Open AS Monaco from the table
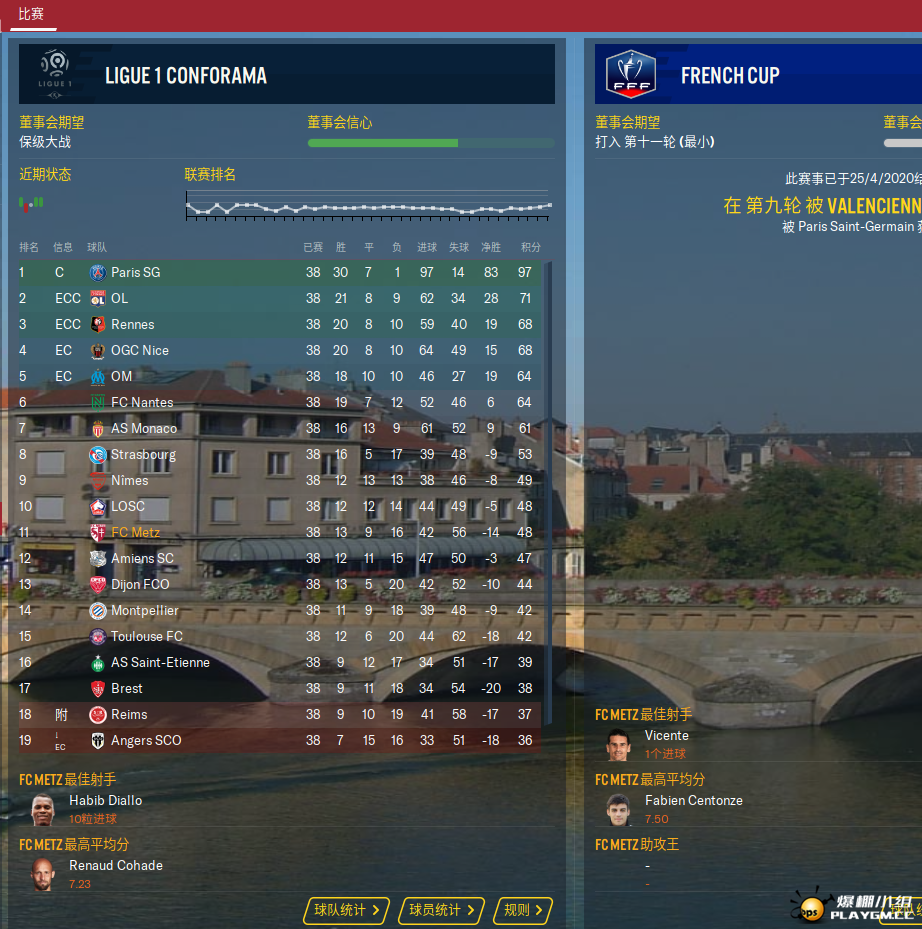 tap(143, 428)
